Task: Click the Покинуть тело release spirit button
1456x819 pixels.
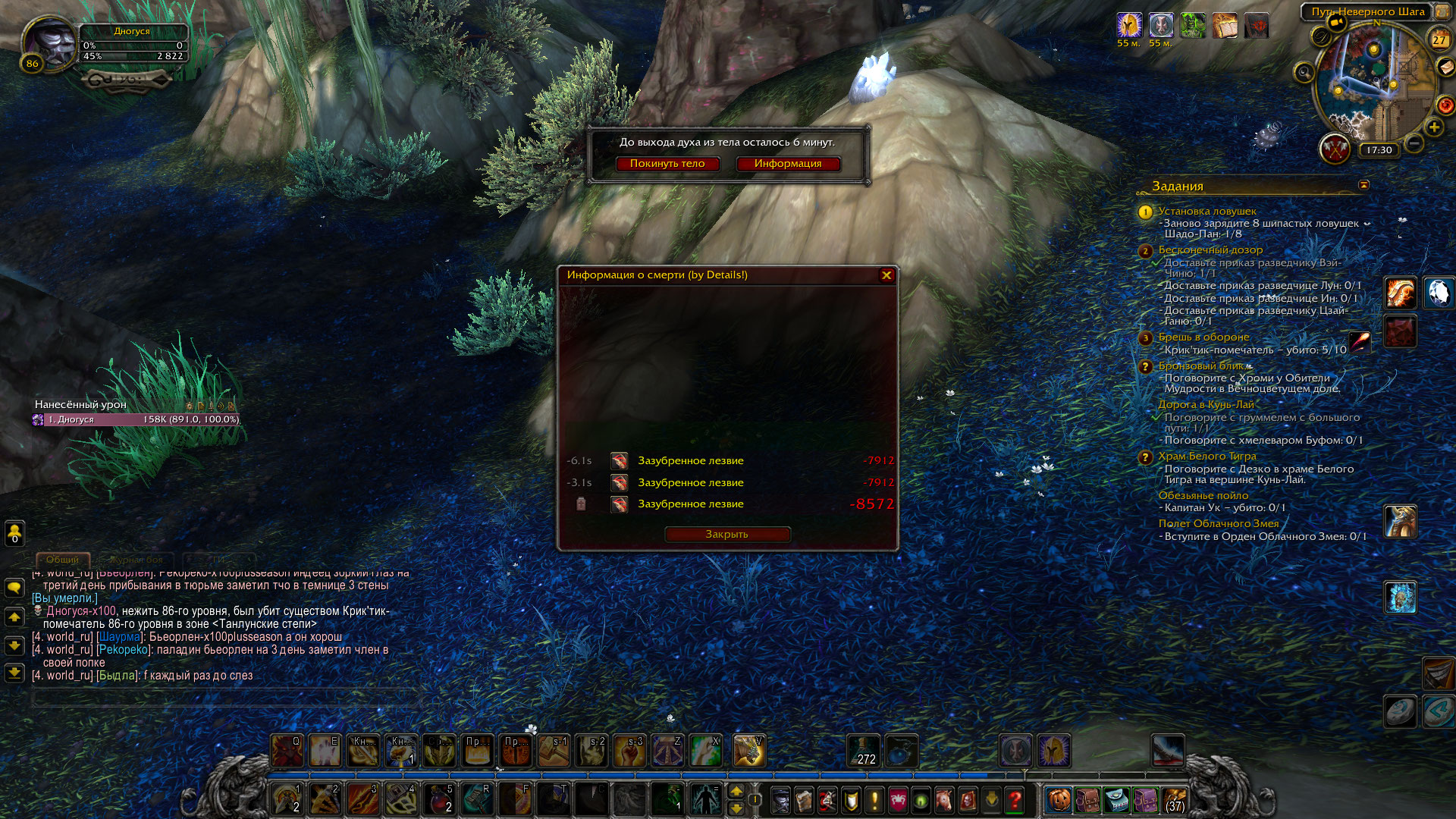Action: tap(667, 164)
